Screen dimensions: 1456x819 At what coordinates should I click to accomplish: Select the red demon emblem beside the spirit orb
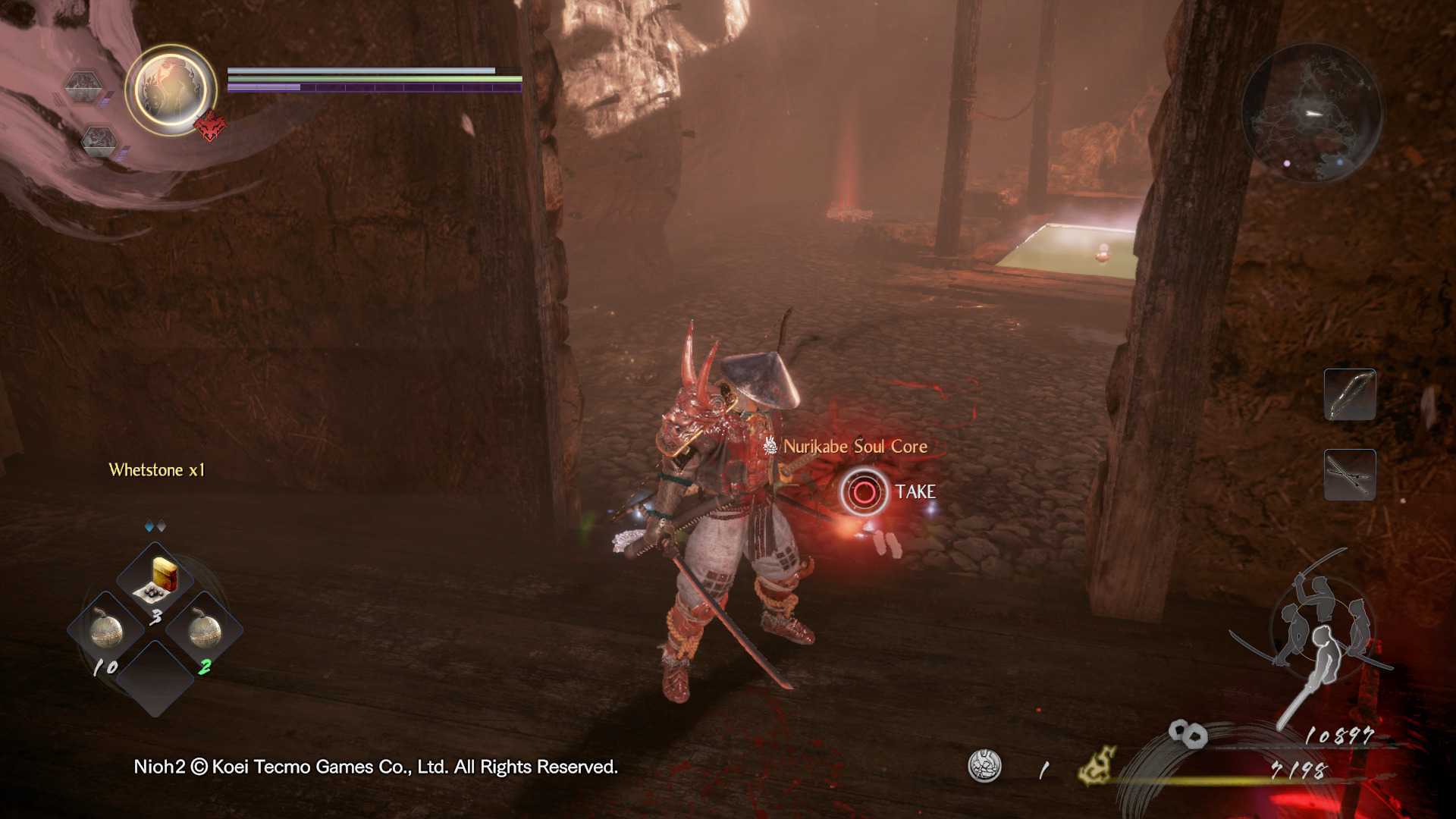coord(211,126)
